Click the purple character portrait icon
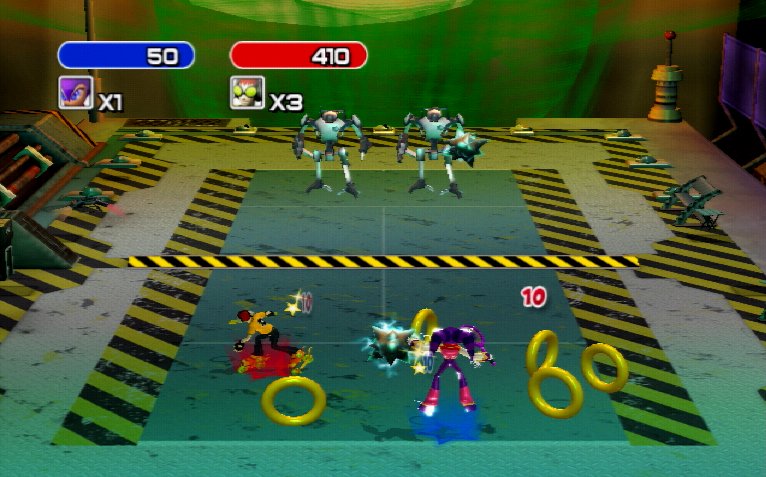 point(73,92)
